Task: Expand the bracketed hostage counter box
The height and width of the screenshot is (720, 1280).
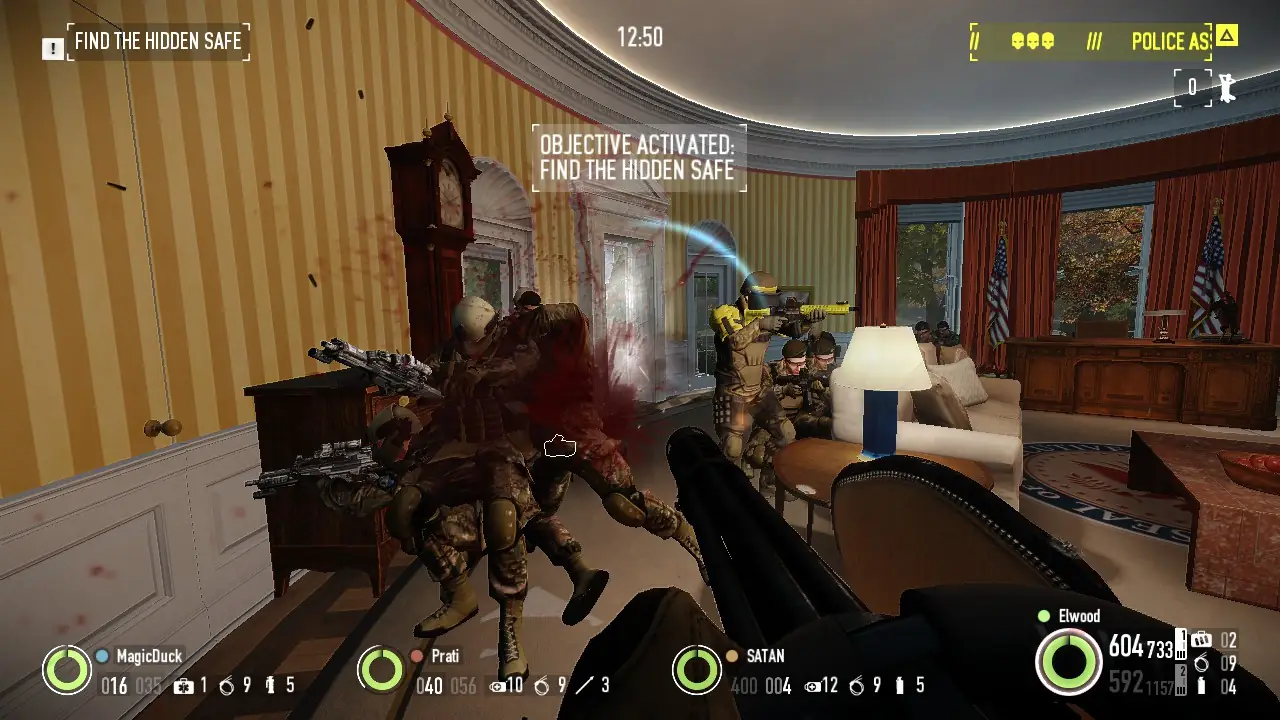Action: pyautogui.click(x=1191, y=88)
